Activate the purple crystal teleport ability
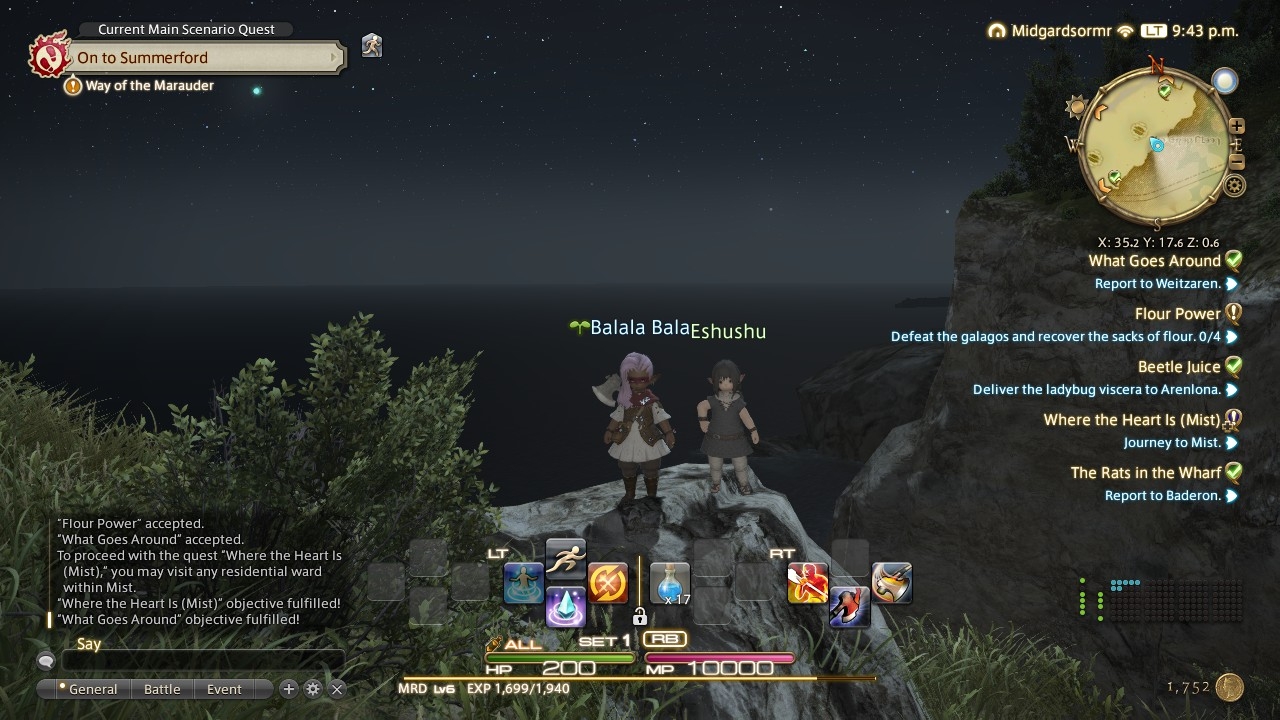The width and height of the screenshot is (1280, 720). (x=565, y=607)
